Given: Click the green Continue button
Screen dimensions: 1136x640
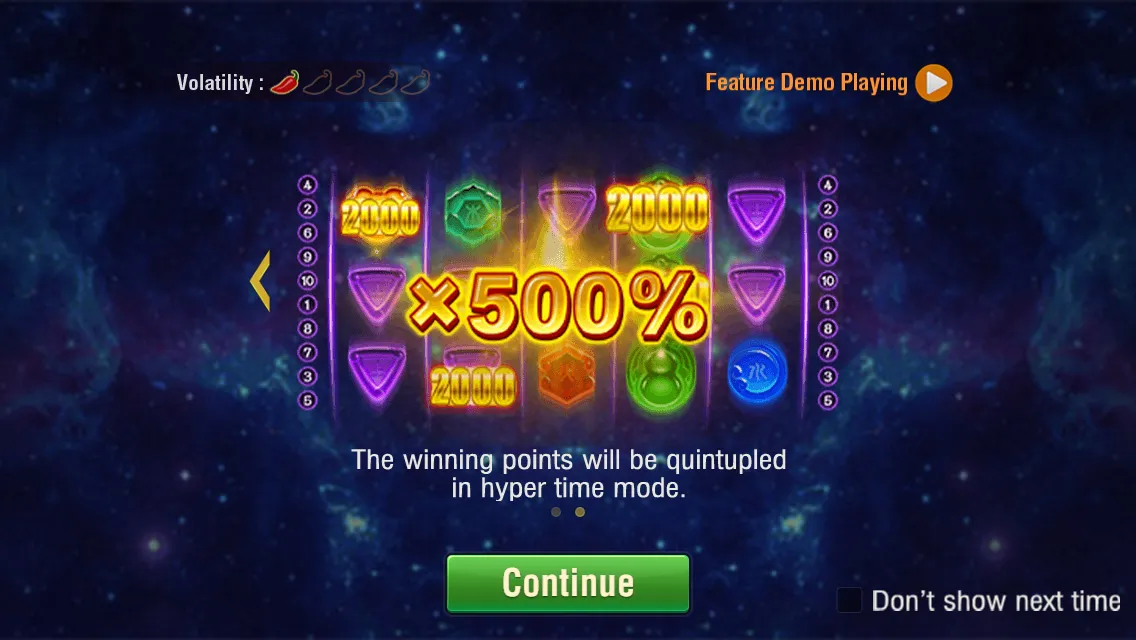Looking at the screenshot, I should coord(568,583).
